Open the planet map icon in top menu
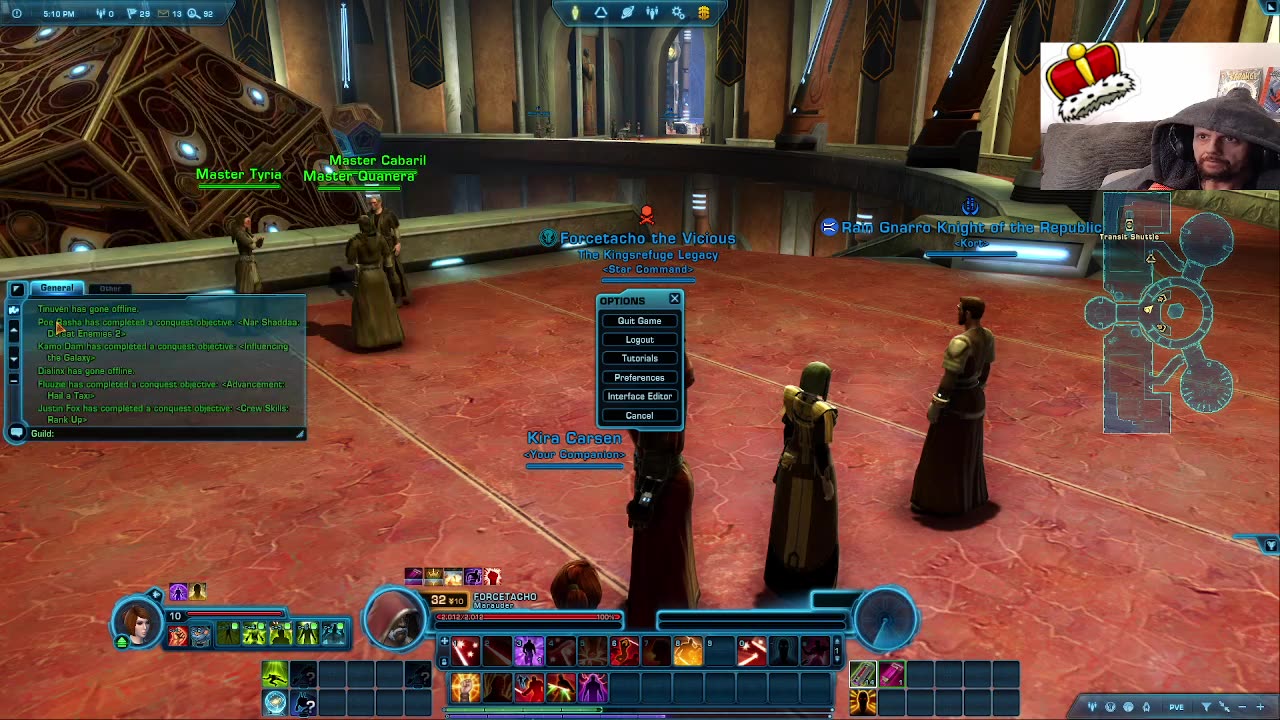This screenshot has width=1280, height=720. [x=627, y=13]
